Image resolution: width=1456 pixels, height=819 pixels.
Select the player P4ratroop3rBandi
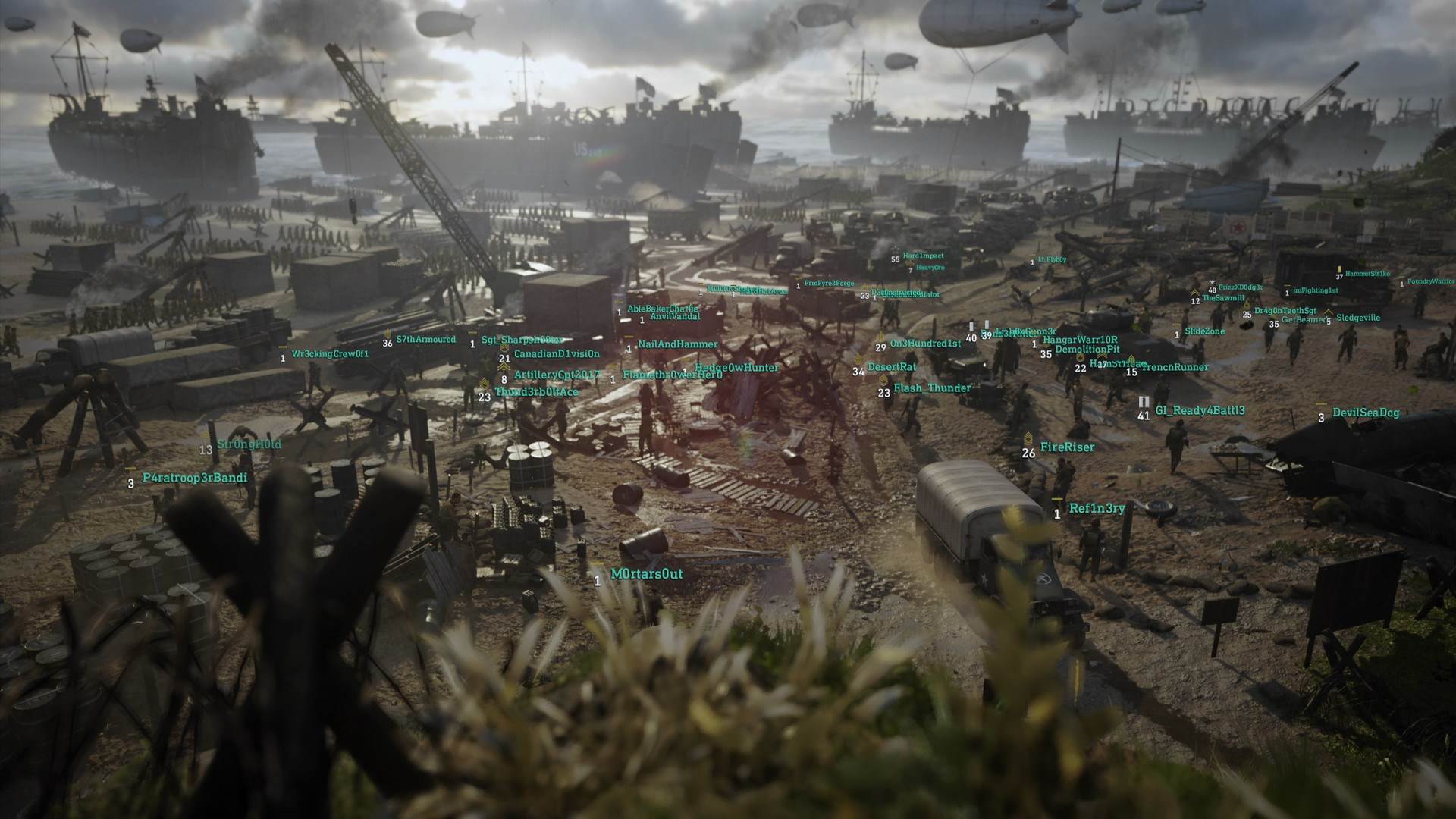(x=195, y=479)
